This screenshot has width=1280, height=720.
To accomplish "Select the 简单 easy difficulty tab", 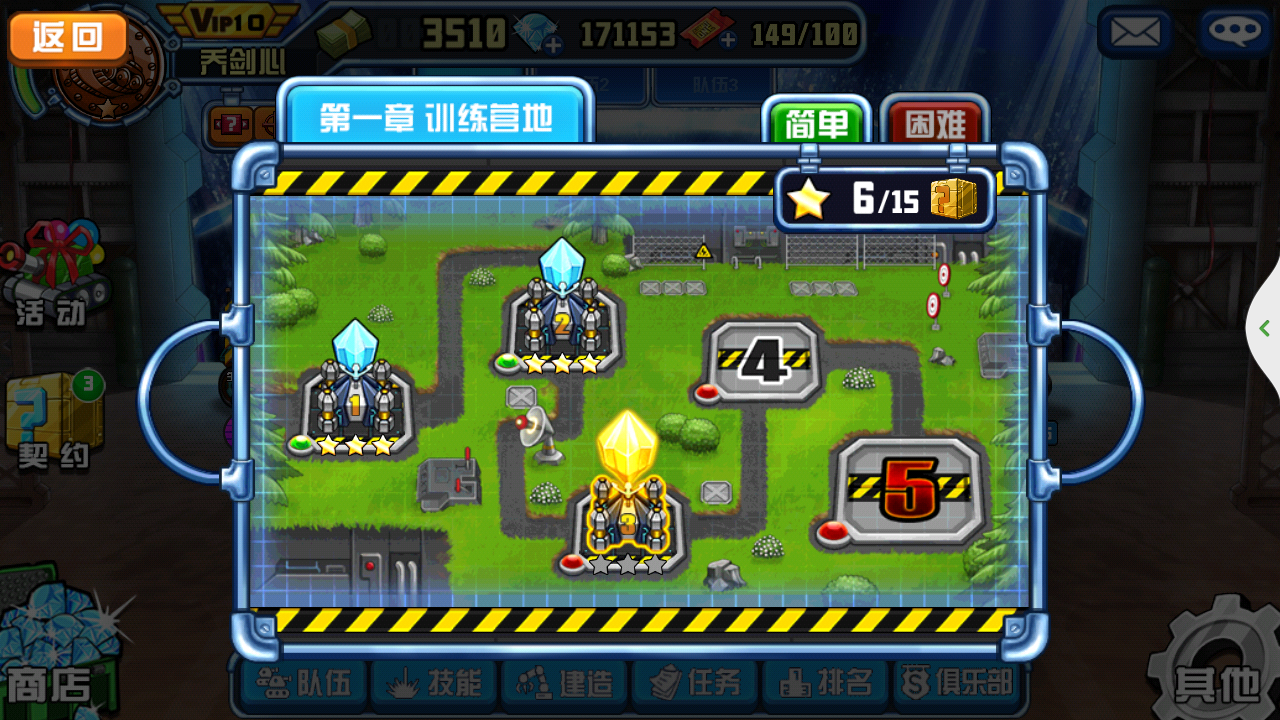I will coord(816,123).
